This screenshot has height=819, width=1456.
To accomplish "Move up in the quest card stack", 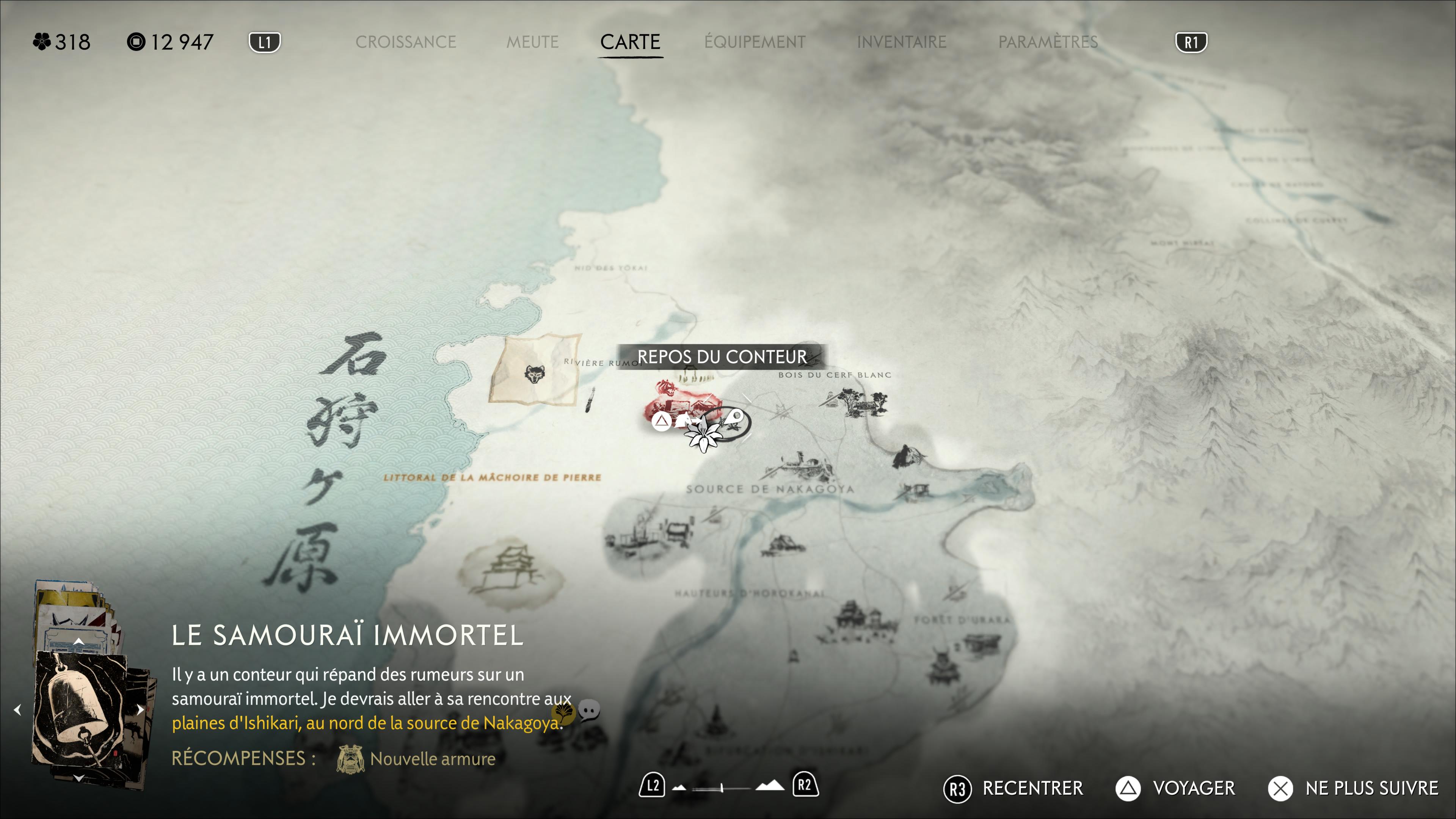I will [78, 641].
